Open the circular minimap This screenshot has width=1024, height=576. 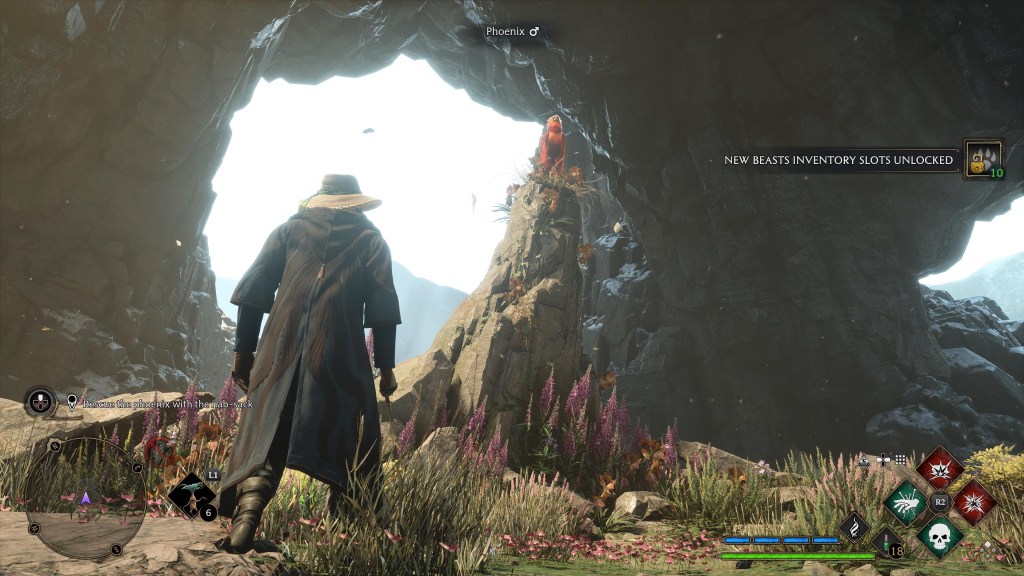point(85,498)
